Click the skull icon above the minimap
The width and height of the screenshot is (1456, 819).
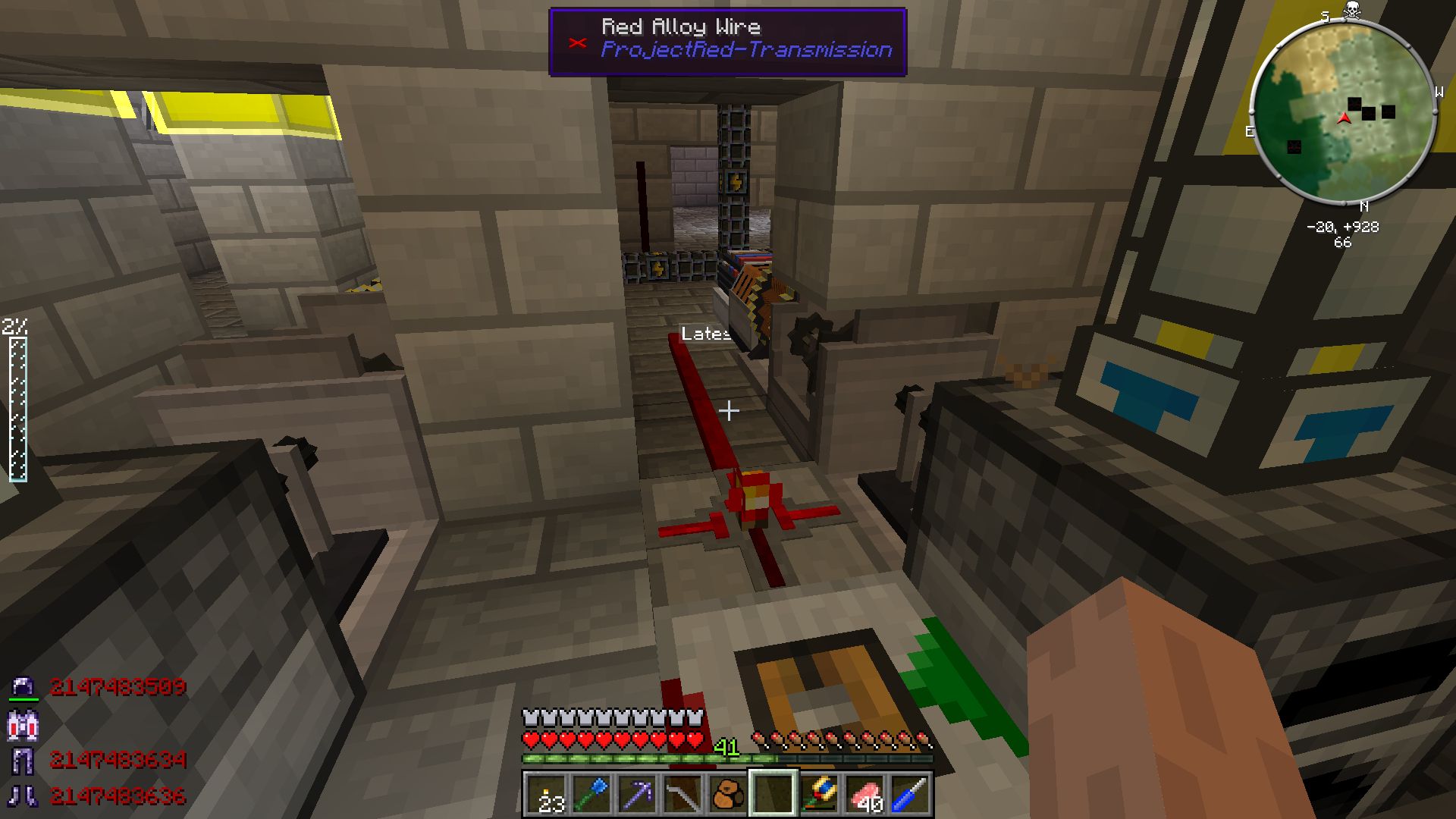pyautogui.click(x=1351, y=11)
